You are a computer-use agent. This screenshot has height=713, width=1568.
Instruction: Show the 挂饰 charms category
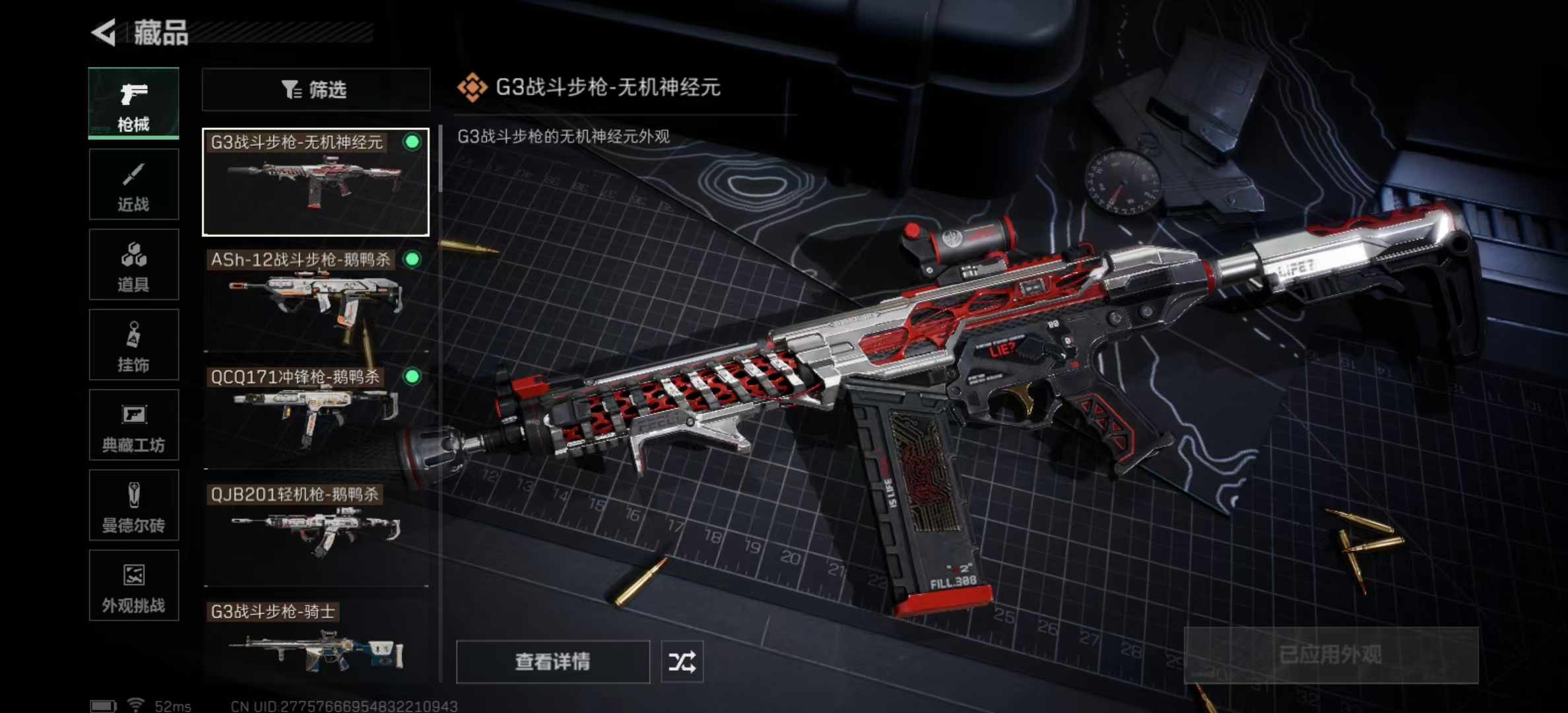[x=133, y=345]
